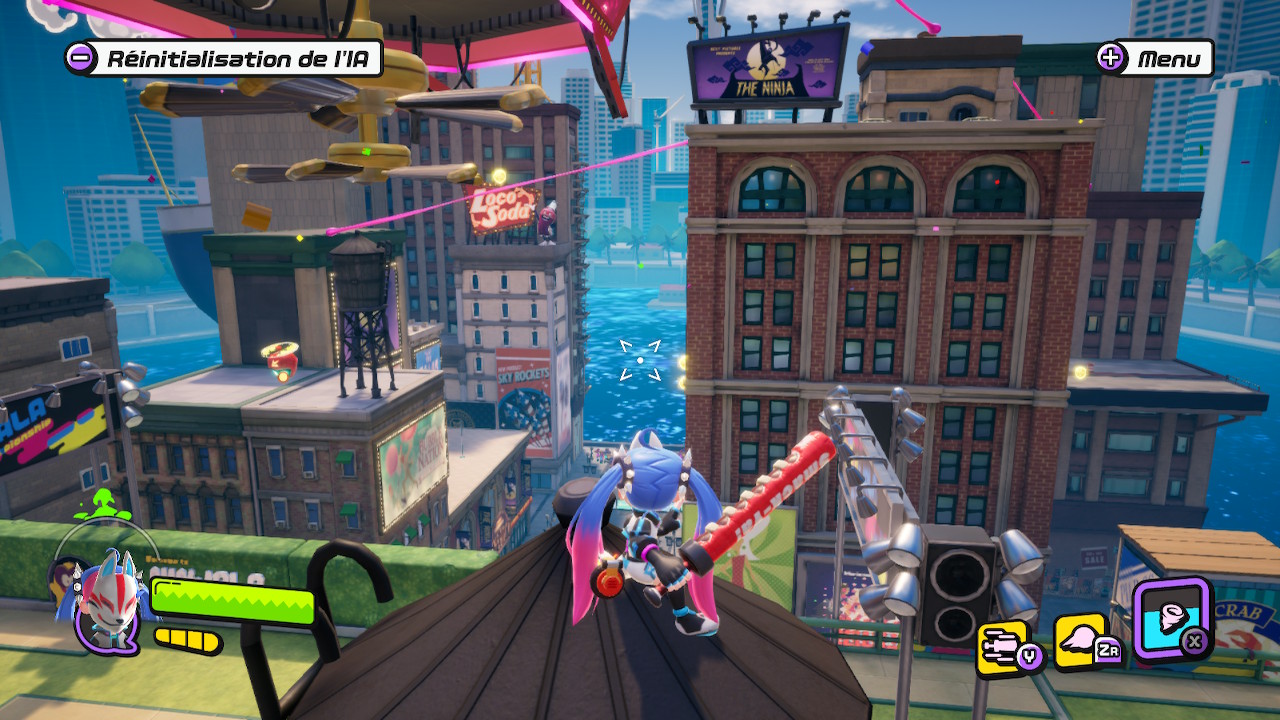Click the X button badge on the card

pyautogui.click(x=1196, y=640)
